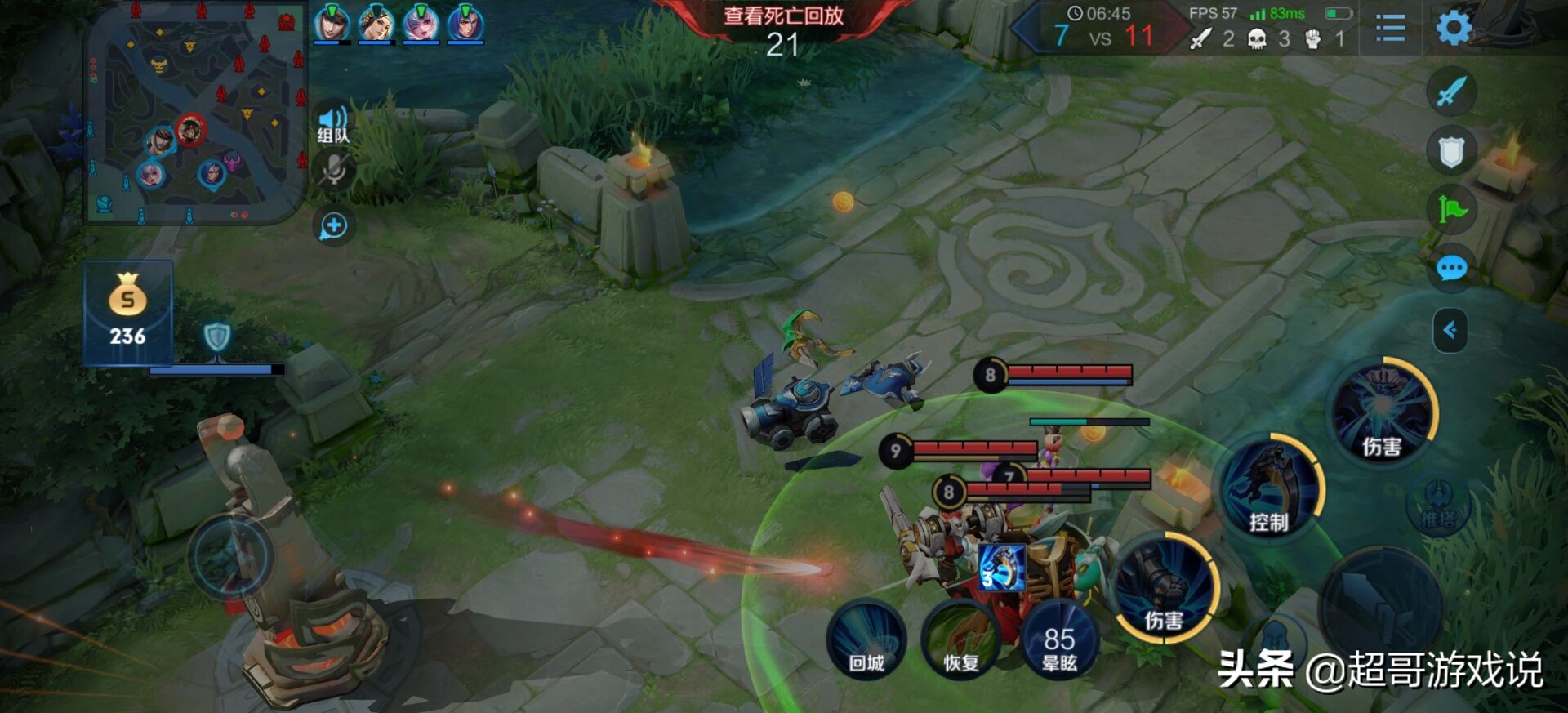This screenshot has width=1568, height=713.
Task: Use the restore heal skill
Action: [961, 639]
